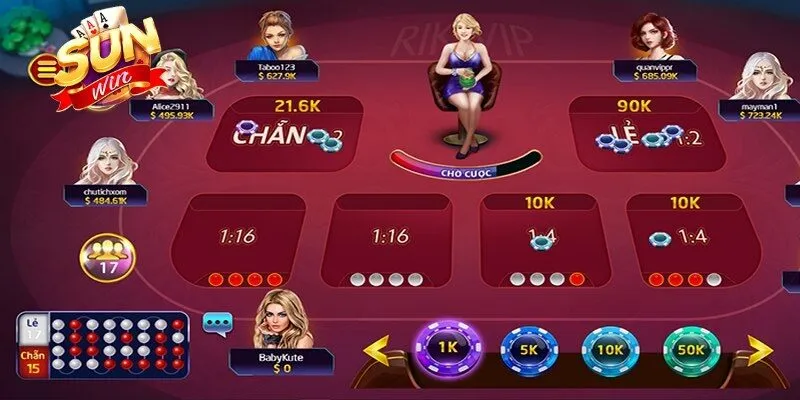
Task: Pick the 10K betting chip
Action: 608,349
